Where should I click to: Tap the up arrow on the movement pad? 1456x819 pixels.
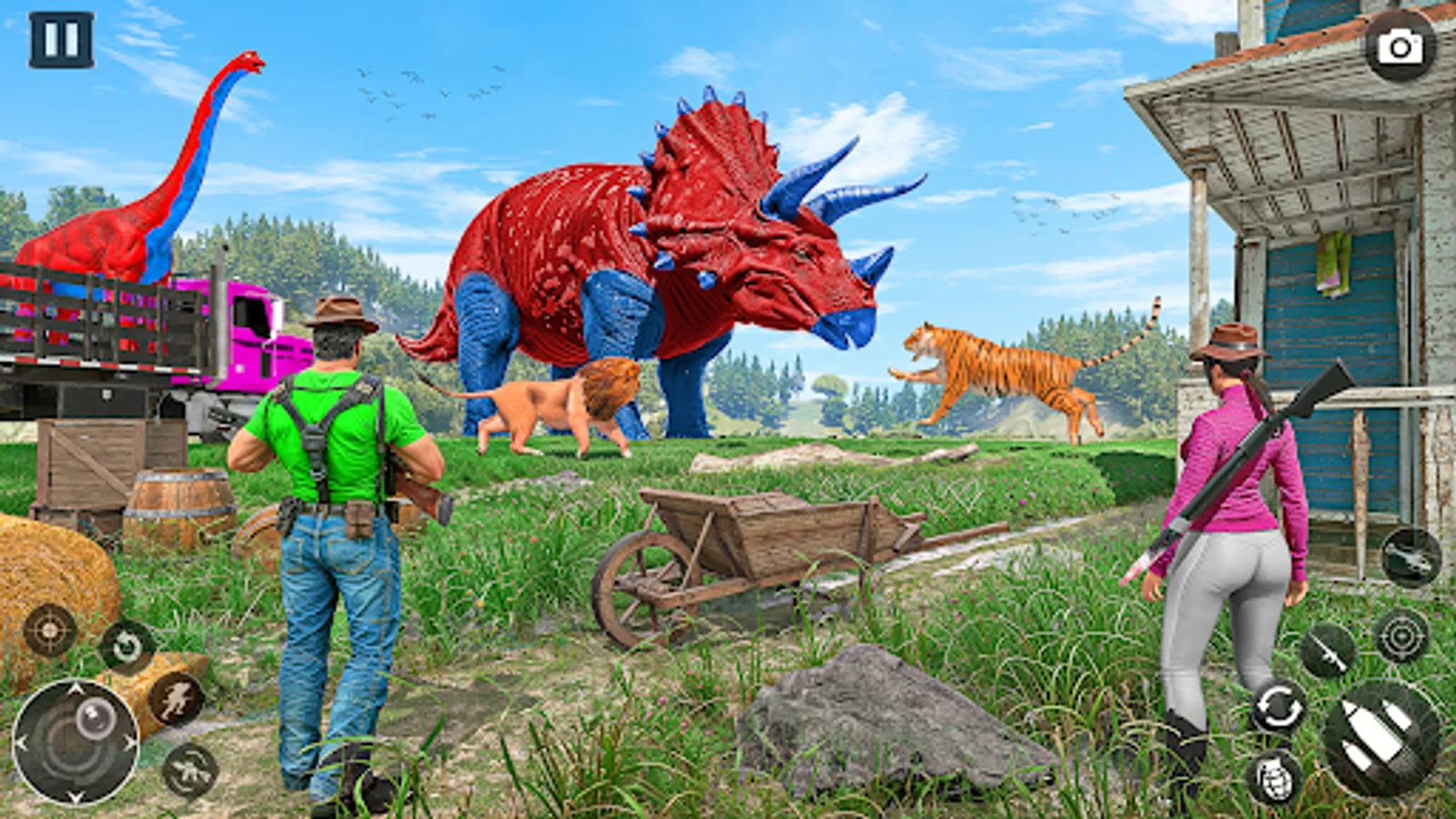75,686
